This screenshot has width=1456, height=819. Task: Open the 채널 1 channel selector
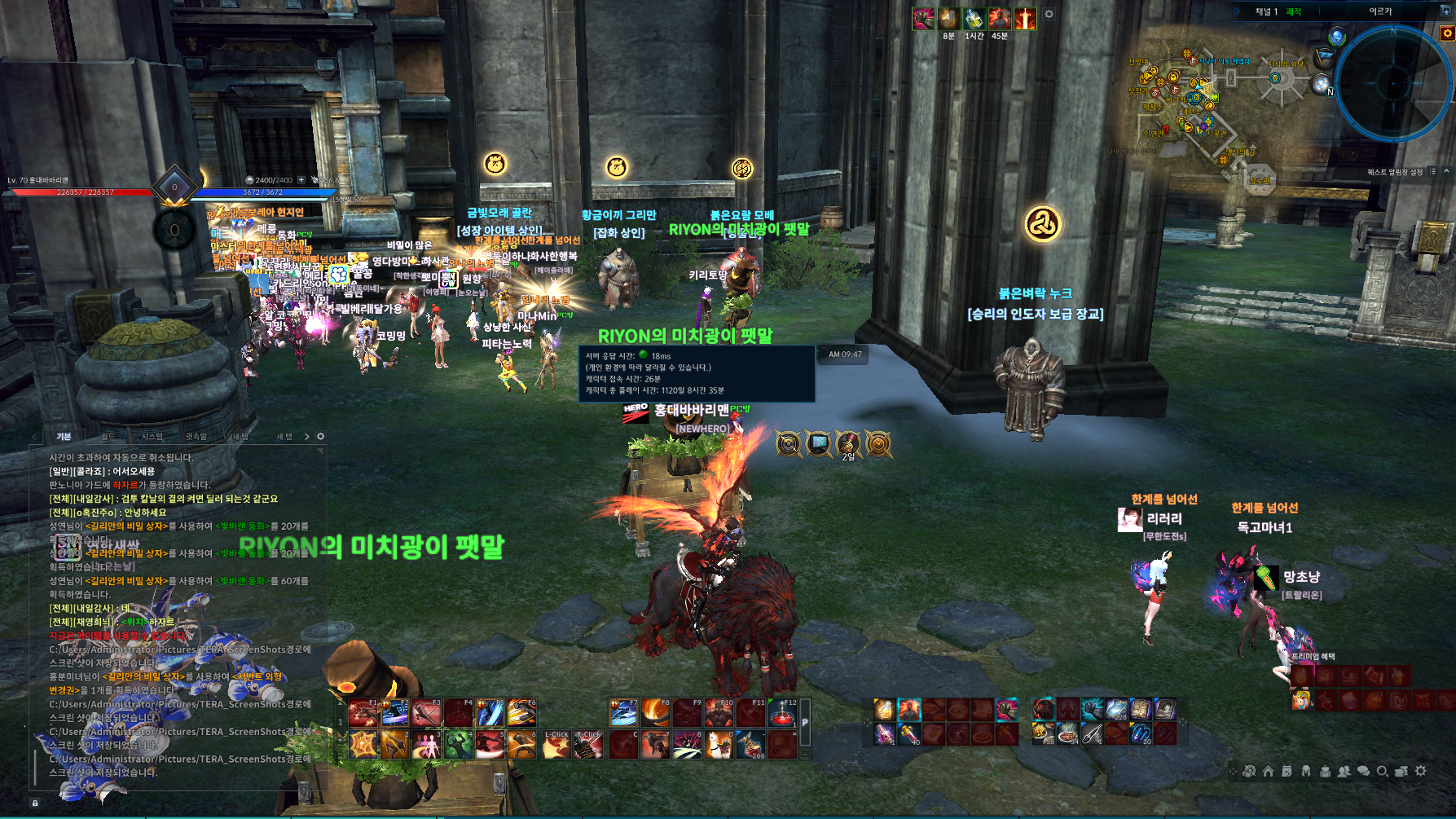click(x=1267, y=11)
